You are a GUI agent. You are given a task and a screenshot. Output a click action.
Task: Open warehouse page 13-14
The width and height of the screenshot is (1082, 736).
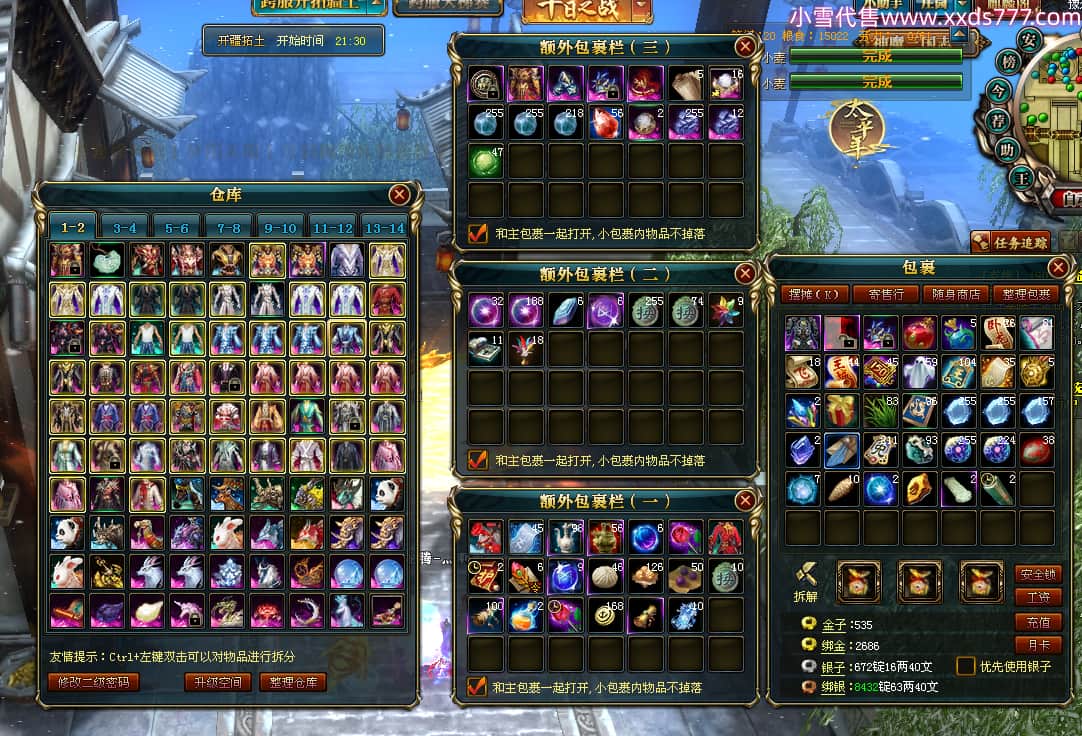[383, 228]
